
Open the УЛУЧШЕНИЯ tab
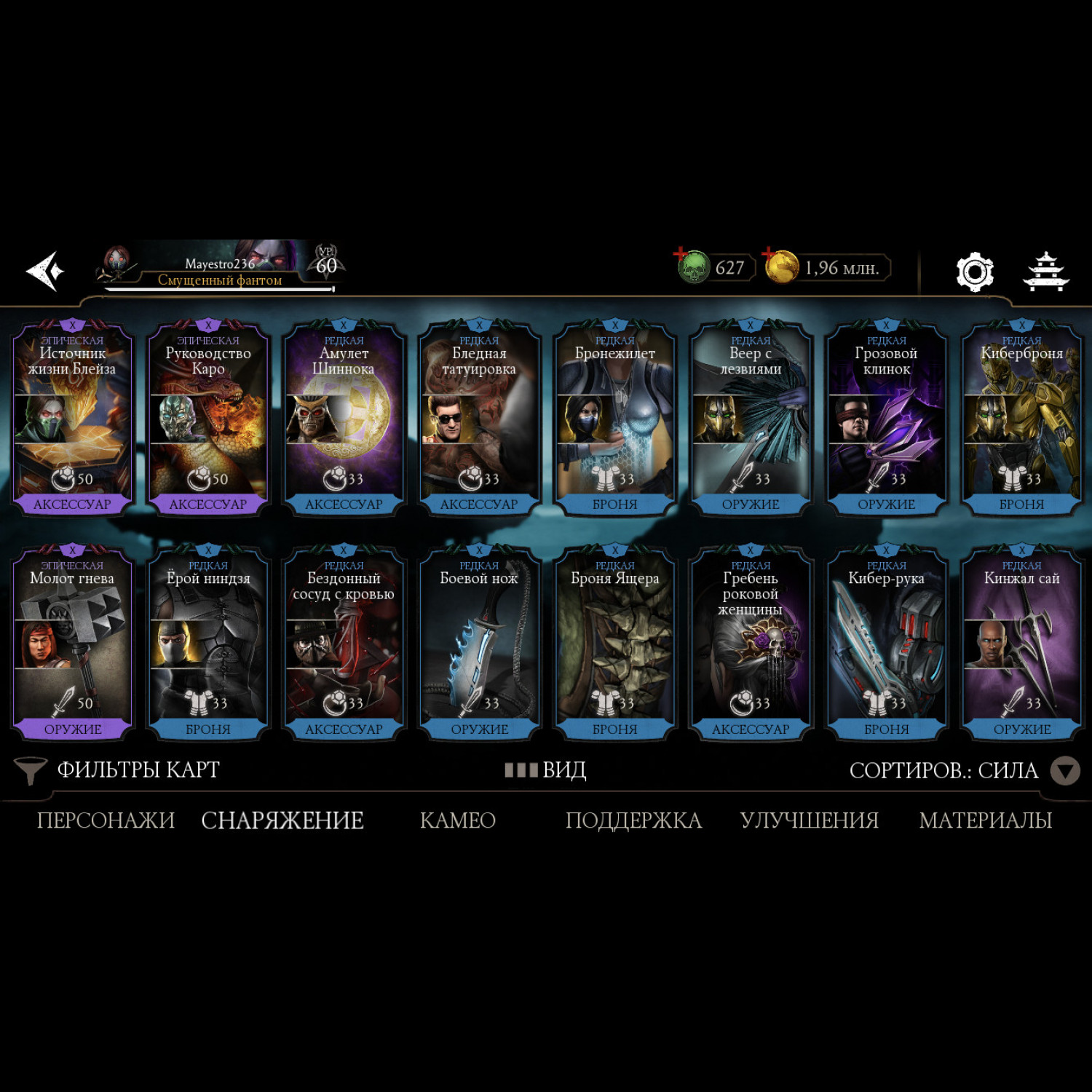[809, 820]
